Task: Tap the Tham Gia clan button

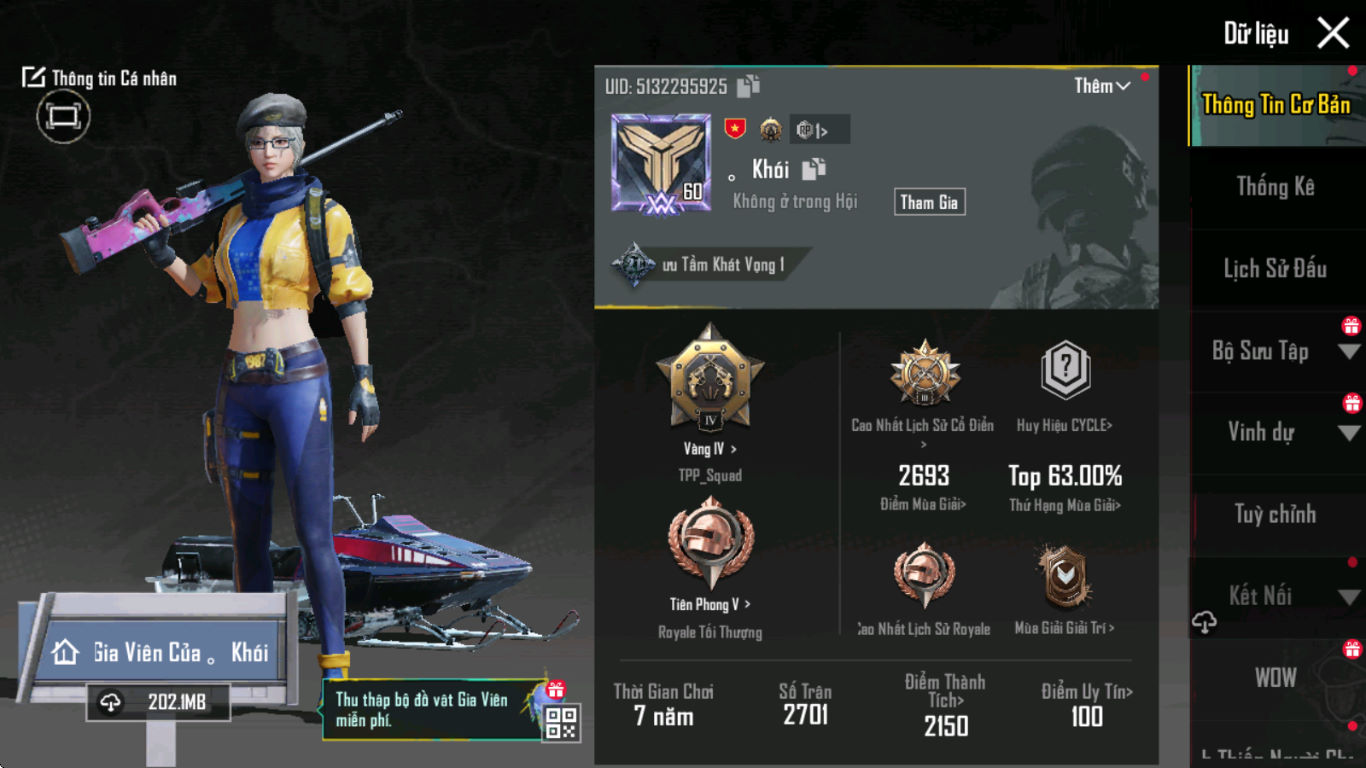Action: 929,202
